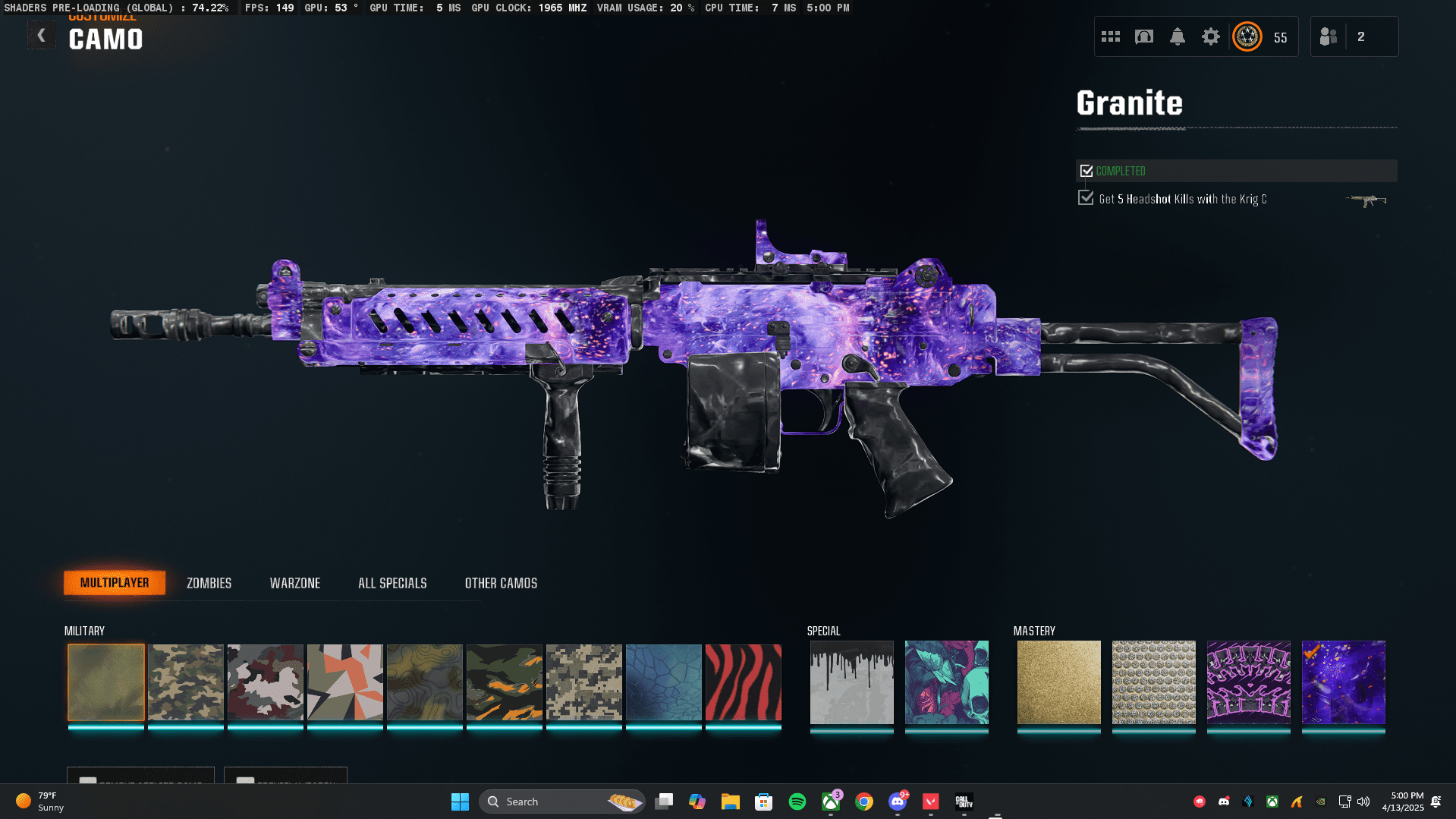Open the Warzone camo tab
This screenshot has width=1456, height=819.
coord(295,583)
